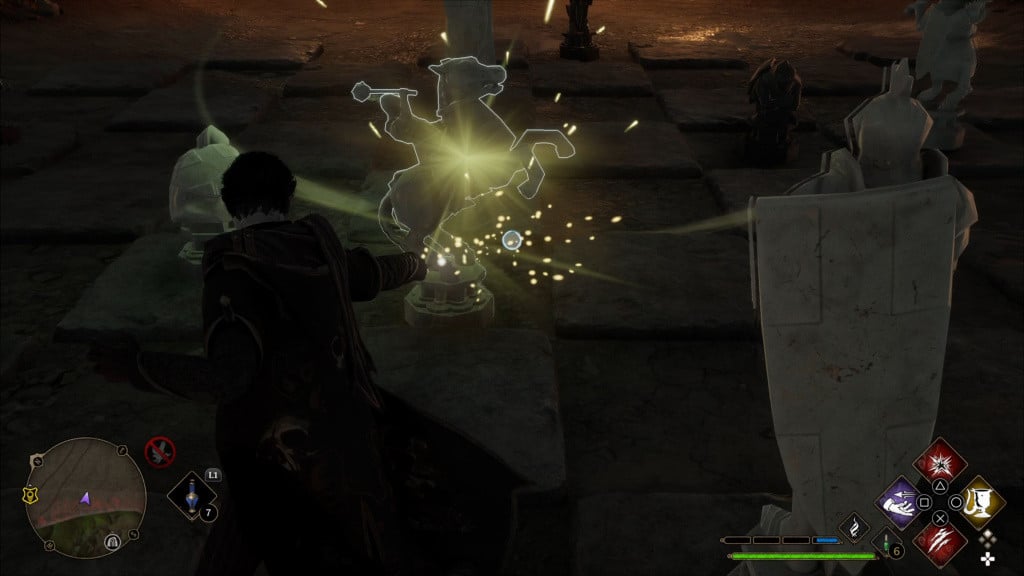Select the yellow quest marker on minimap
The width and height of the screenshot is (1024, 576).
tap(31, 494)
